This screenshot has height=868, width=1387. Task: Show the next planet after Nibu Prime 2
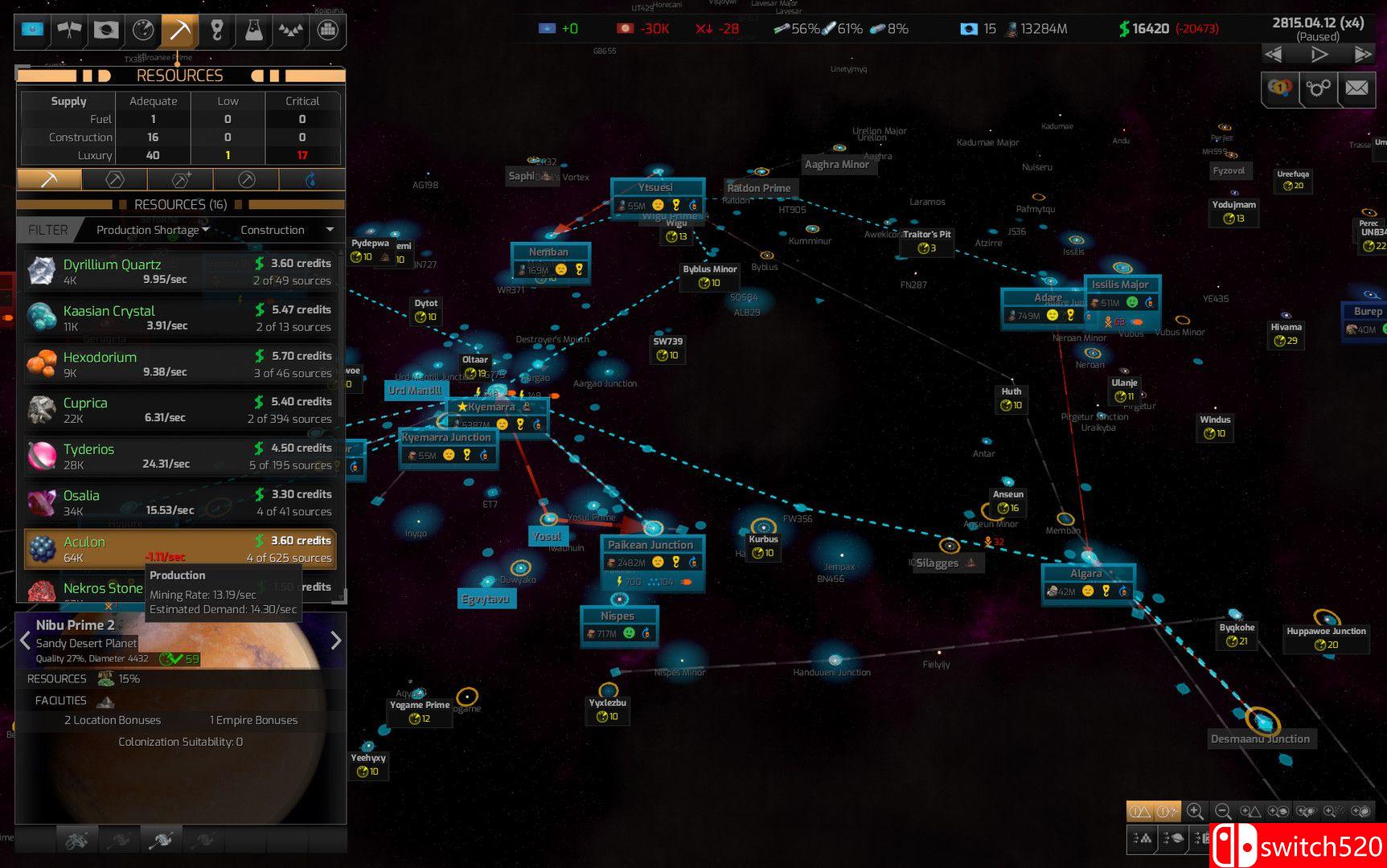tap(335, 641)
